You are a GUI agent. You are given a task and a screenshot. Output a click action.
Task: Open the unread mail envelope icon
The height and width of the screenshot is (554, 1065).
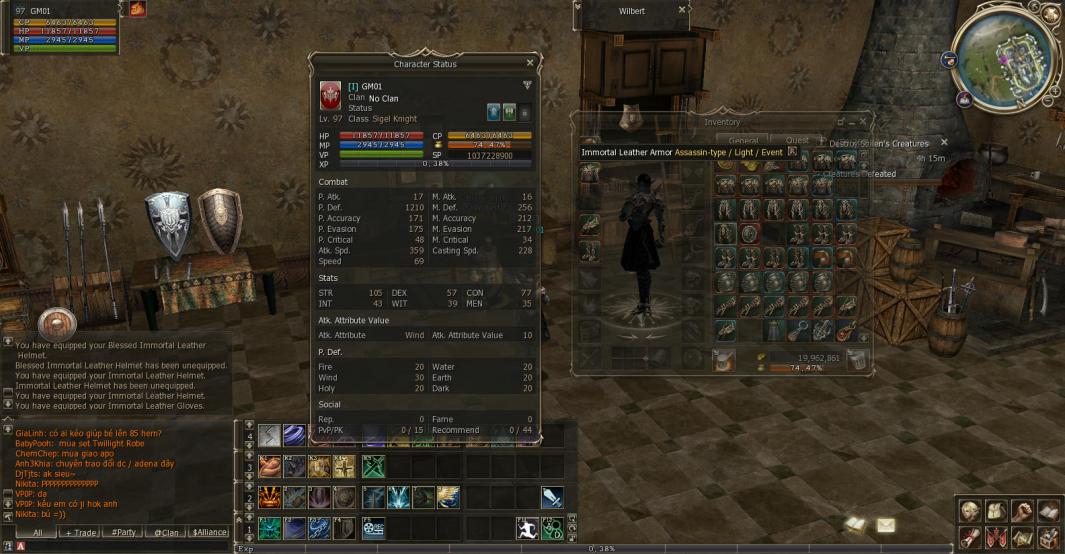point(886,524)
